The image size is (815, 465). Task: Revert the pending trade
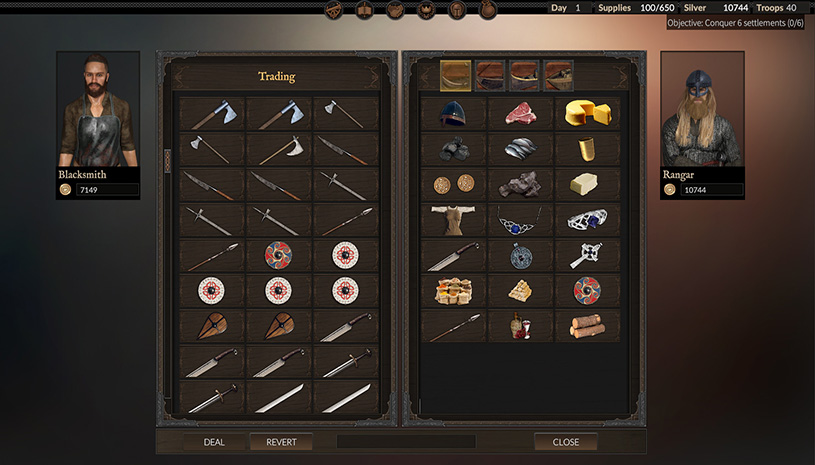[x=281, y=441]
